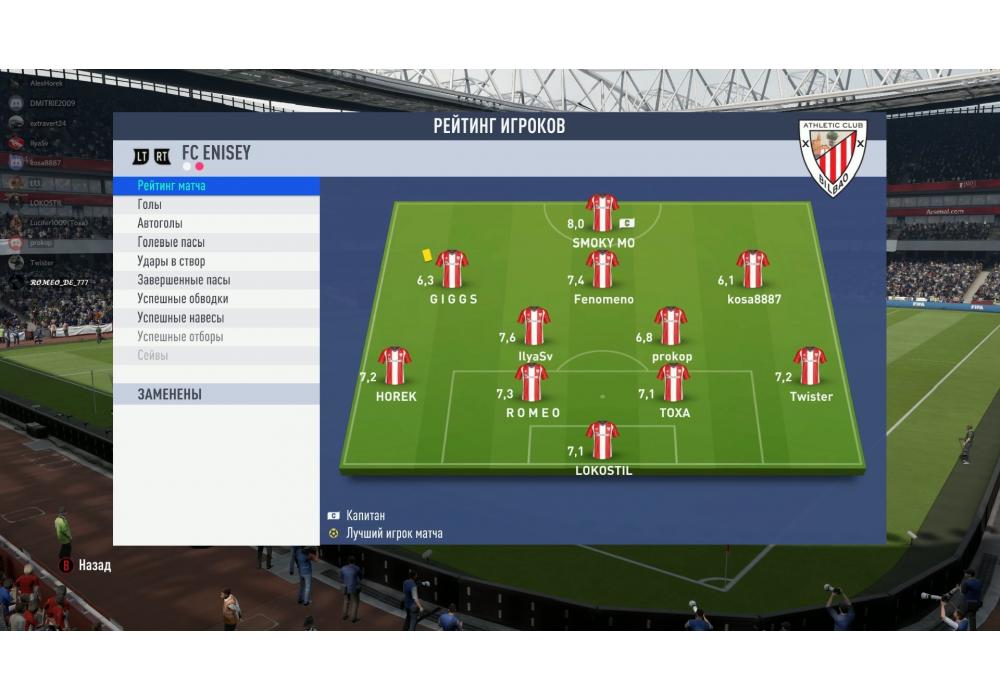Choose the IlyaSv player marker
Viewport: 1000px width, 700px height.
pos(534,326)
